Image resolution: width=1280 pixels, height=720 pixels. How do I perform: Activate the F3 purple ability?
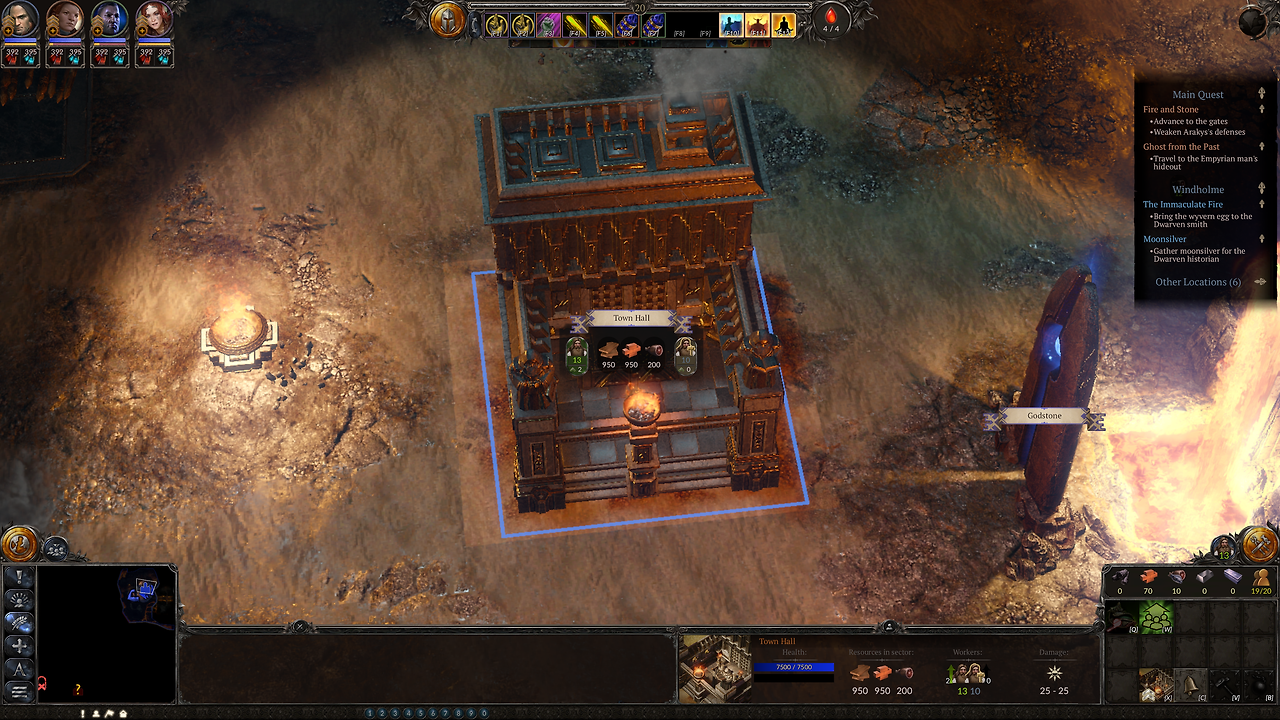(548, 25)
